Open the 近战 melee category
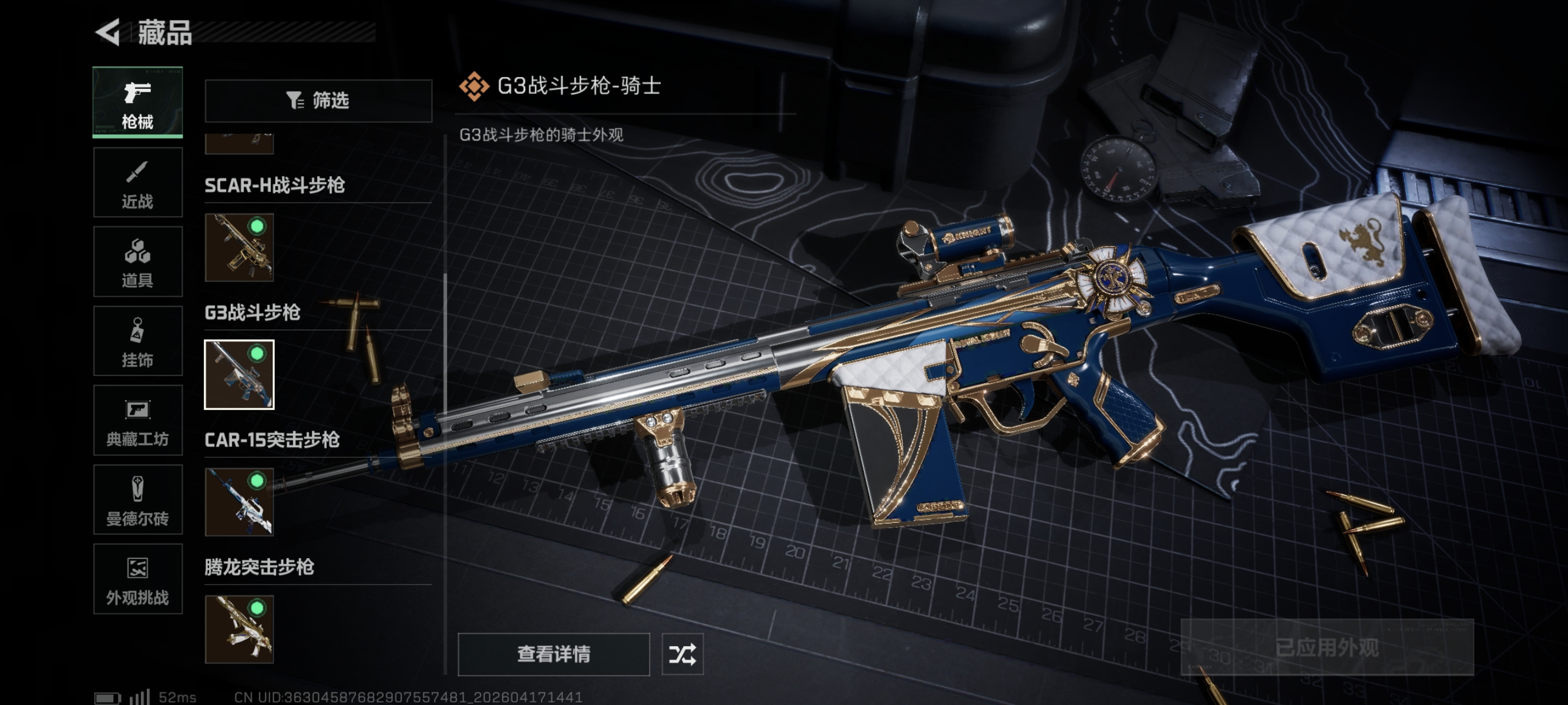Image resolution: width=1568 pixels, height=705 pixels. [137, 183]
